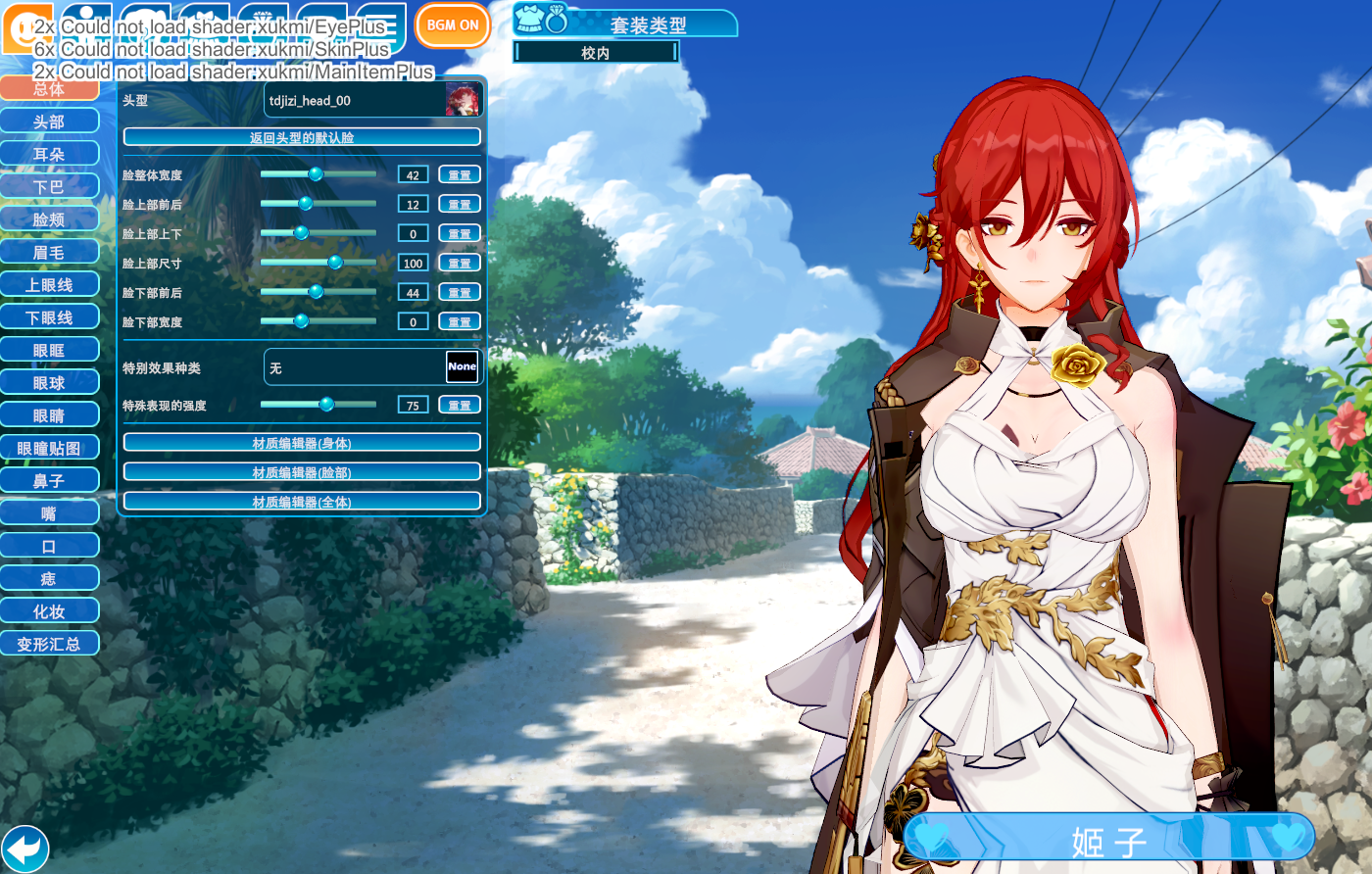
Task: Click the 脸下部前后 value field showing 44
Action: point(413,292)
